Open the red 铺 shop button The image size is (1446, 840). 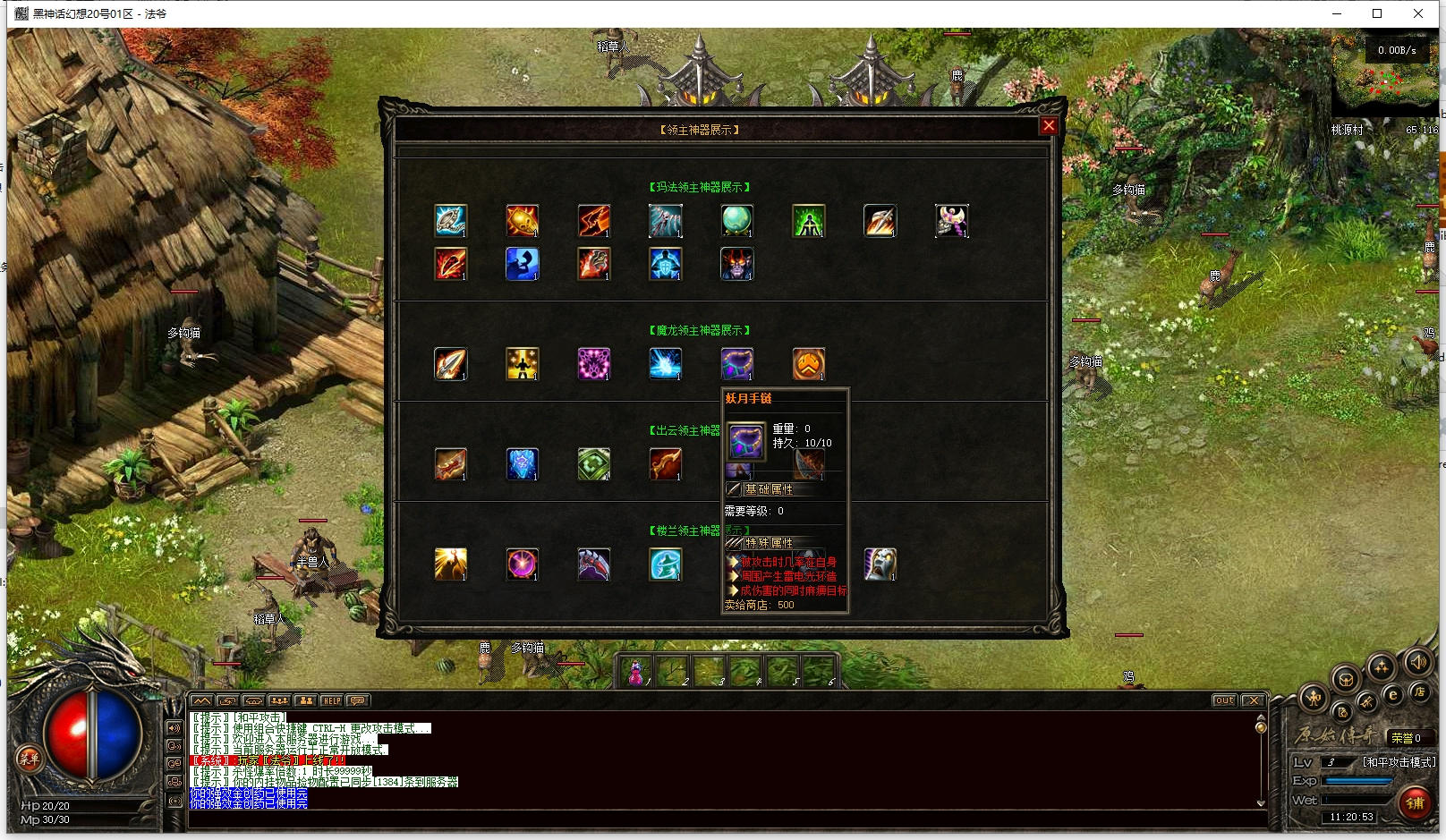pos(1415,802)
